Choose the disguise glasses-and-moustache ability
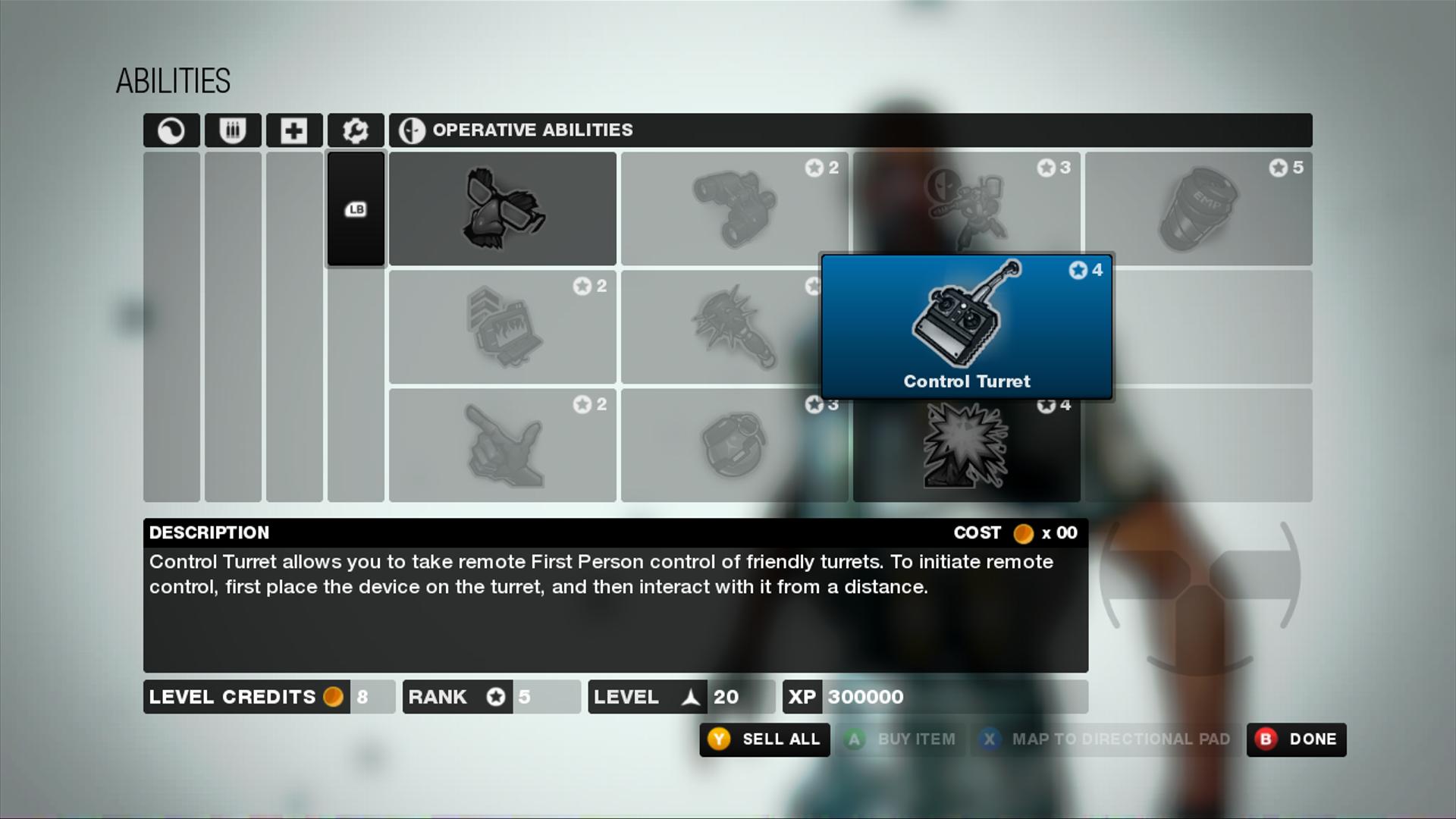1456x819 pixels. pyautogui.click(x=502, y=209)
